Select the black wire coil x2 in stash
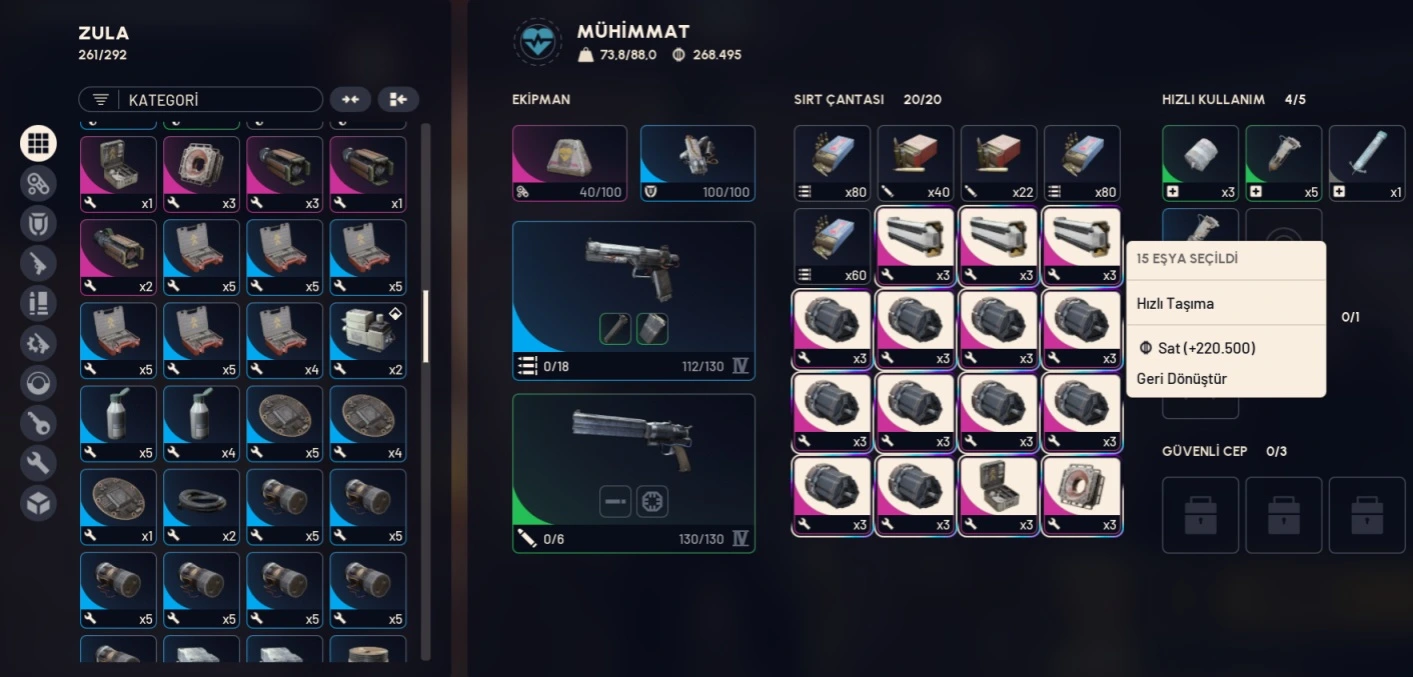The height and width of the screenshot is (677, 1413). click(201, 506)
